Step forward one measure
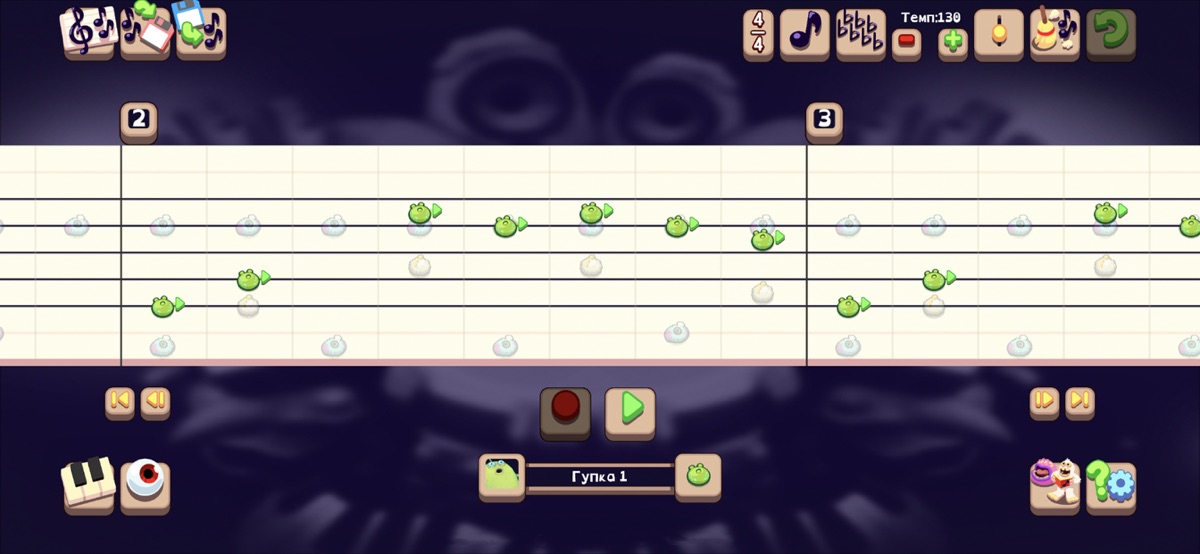1200x554 pixels. click(x=1044, y=402)
